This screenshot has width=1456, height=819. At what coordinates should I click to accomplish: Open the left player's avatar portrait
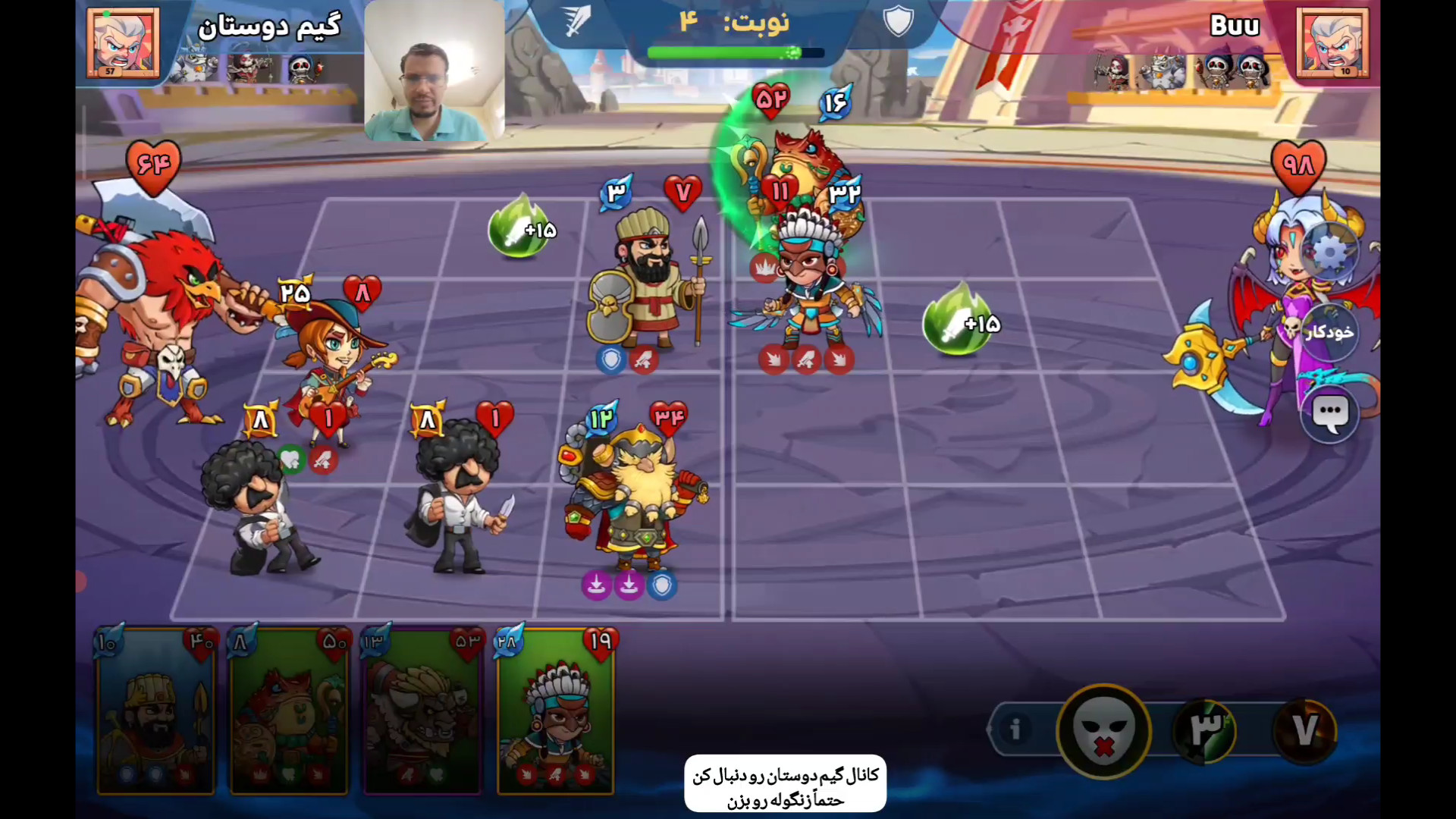[123, 43]
